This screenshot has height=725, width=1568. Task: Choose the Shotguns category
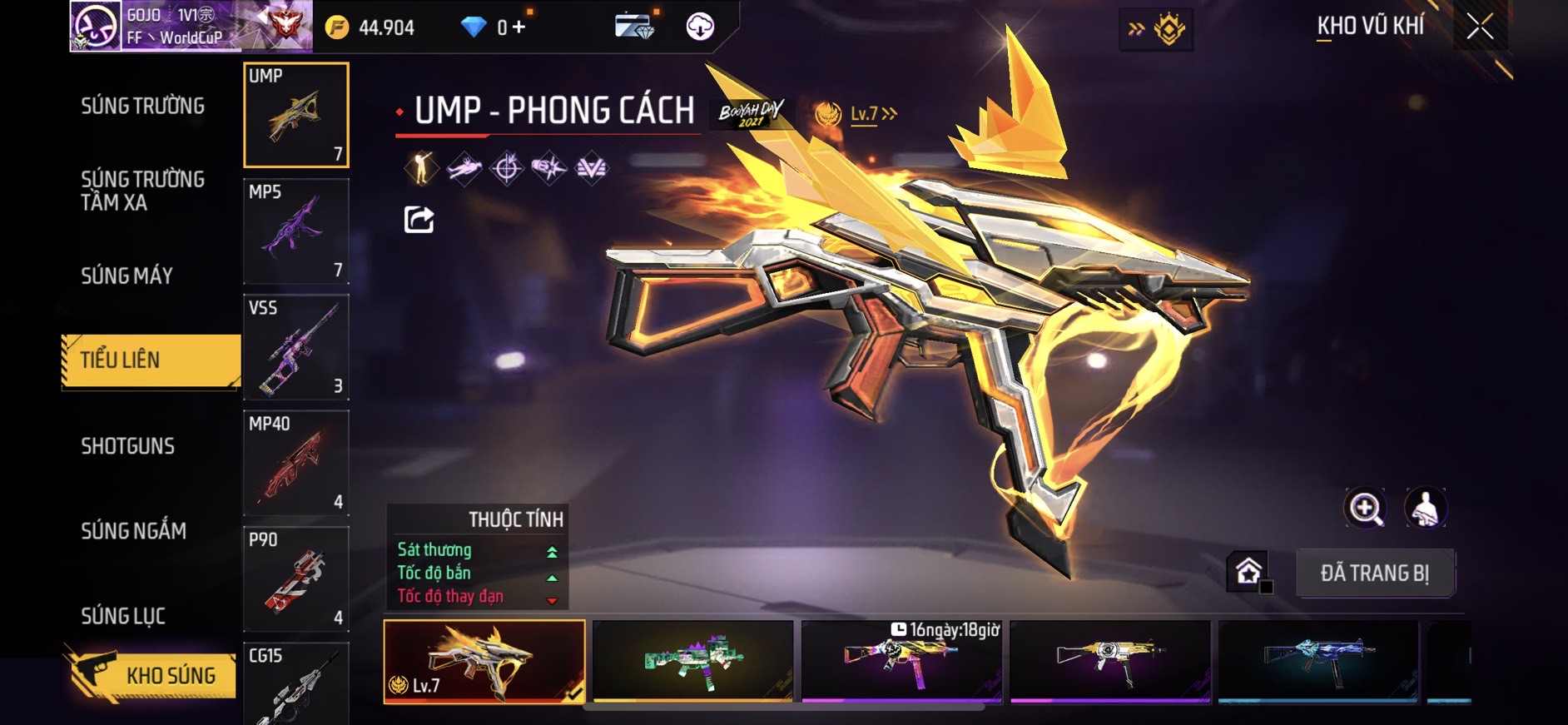127,446
